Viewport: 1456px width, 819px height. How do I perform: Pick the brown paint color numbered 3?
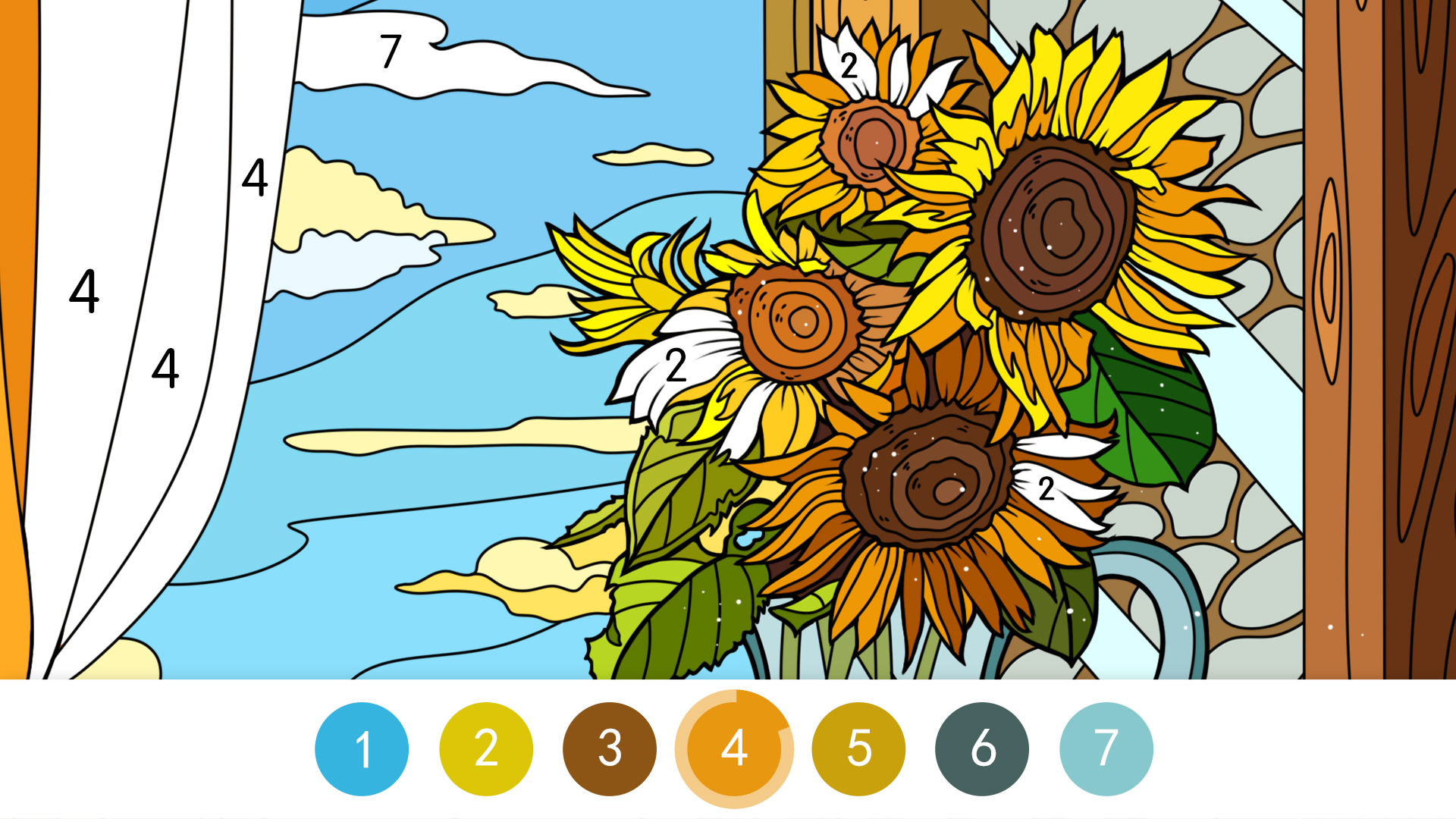(x=609, y=748)
